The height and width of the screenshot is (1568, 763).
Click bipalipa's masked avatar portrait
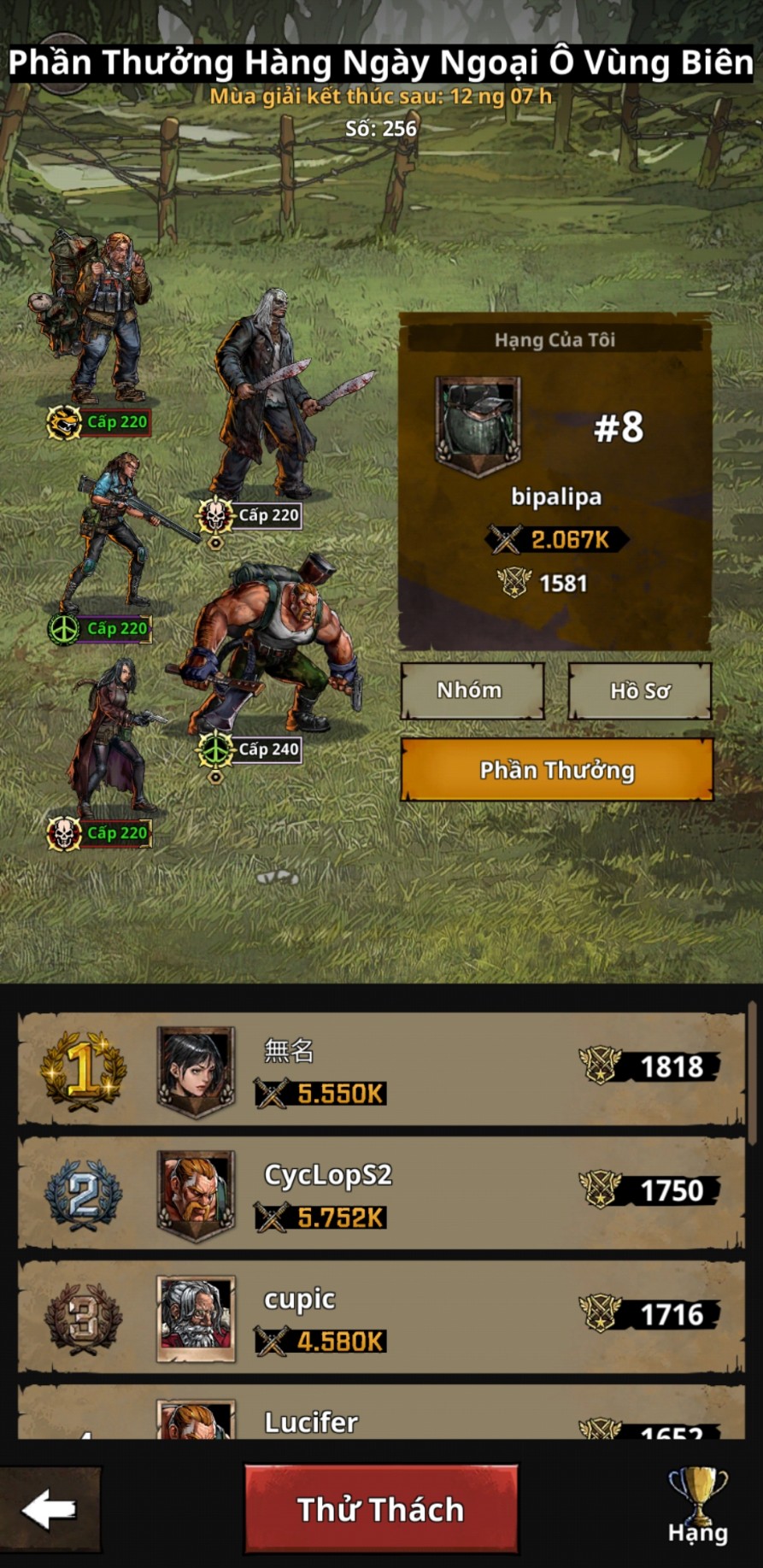[x=478, y=422]
